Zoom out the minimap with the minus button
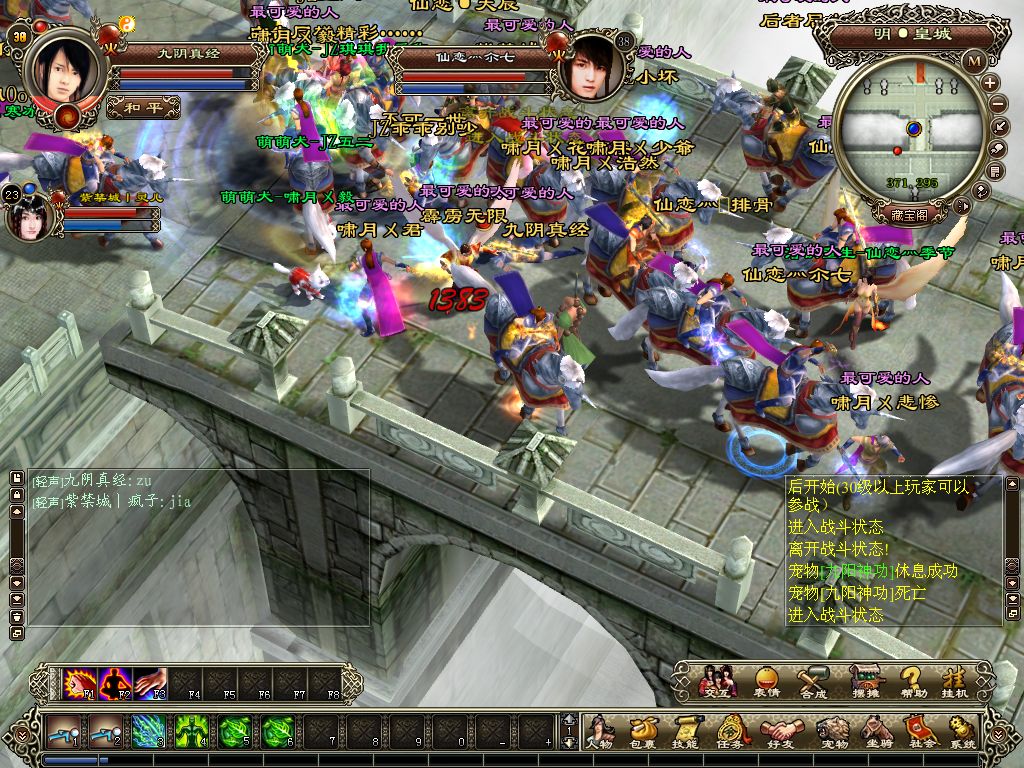The image size is (1024, 768). [997, 104]
